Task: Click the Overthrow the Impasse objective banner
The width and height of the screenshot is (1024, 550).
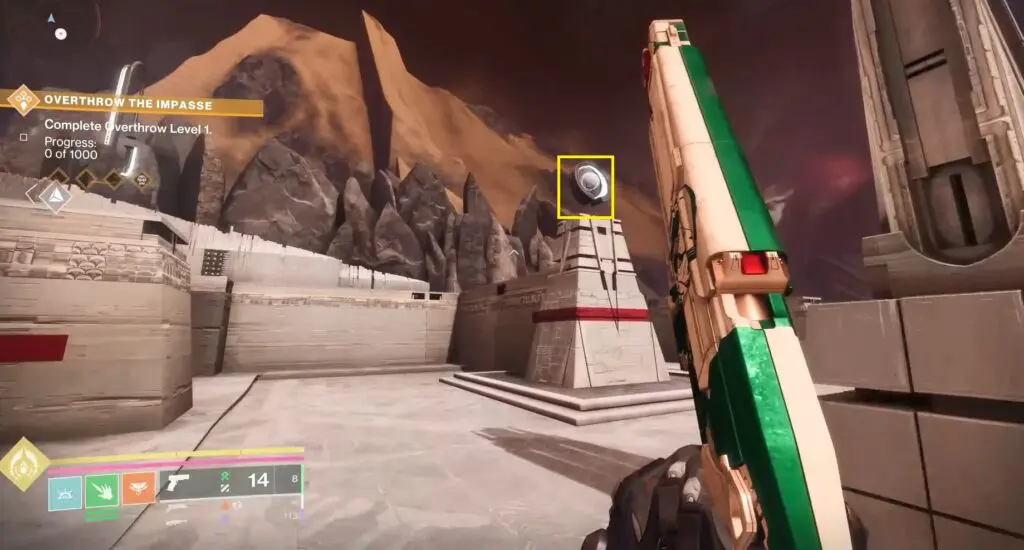Action: (135, 102)
